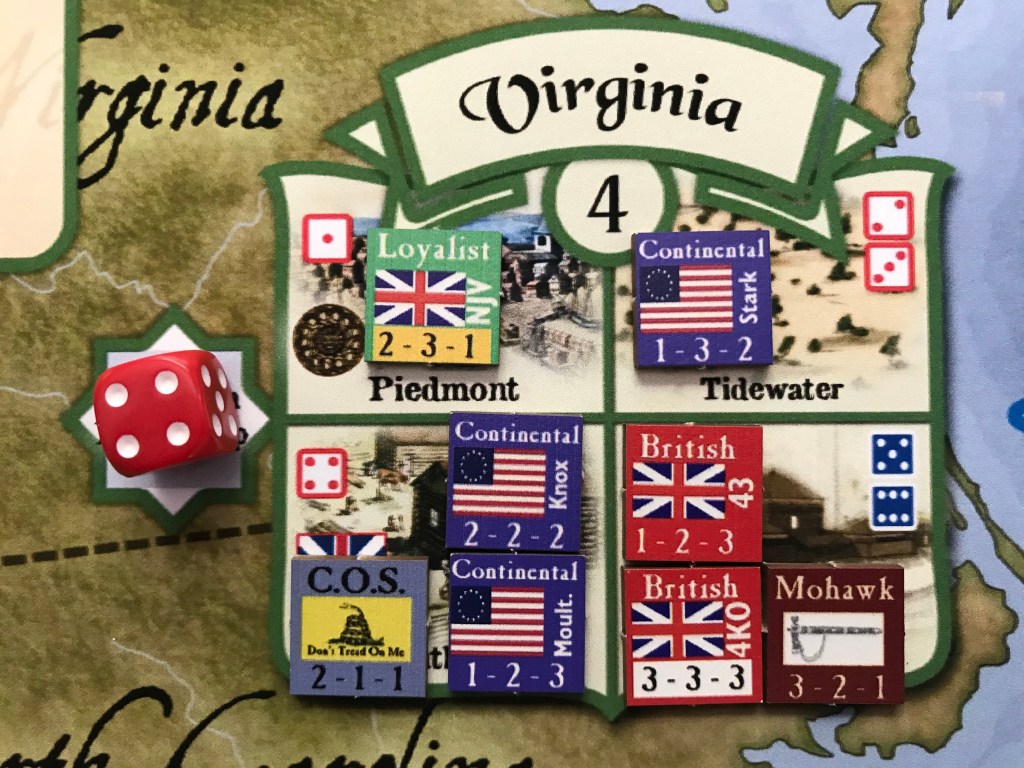Select the Loyalist NJV unit counter
Image resolution: width=1024 pixels, height=768 pixels.
point(433,296)
